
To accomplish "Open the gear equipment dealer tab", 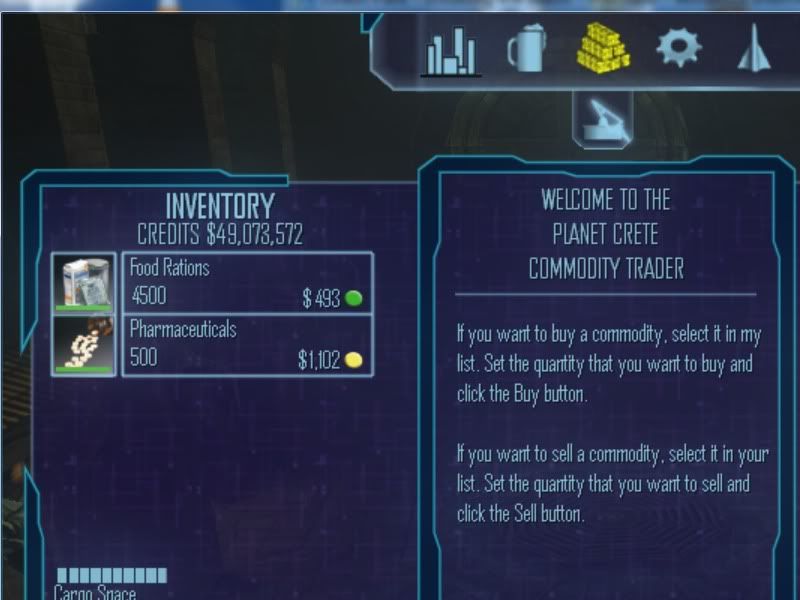I will [x=679, y=46].
